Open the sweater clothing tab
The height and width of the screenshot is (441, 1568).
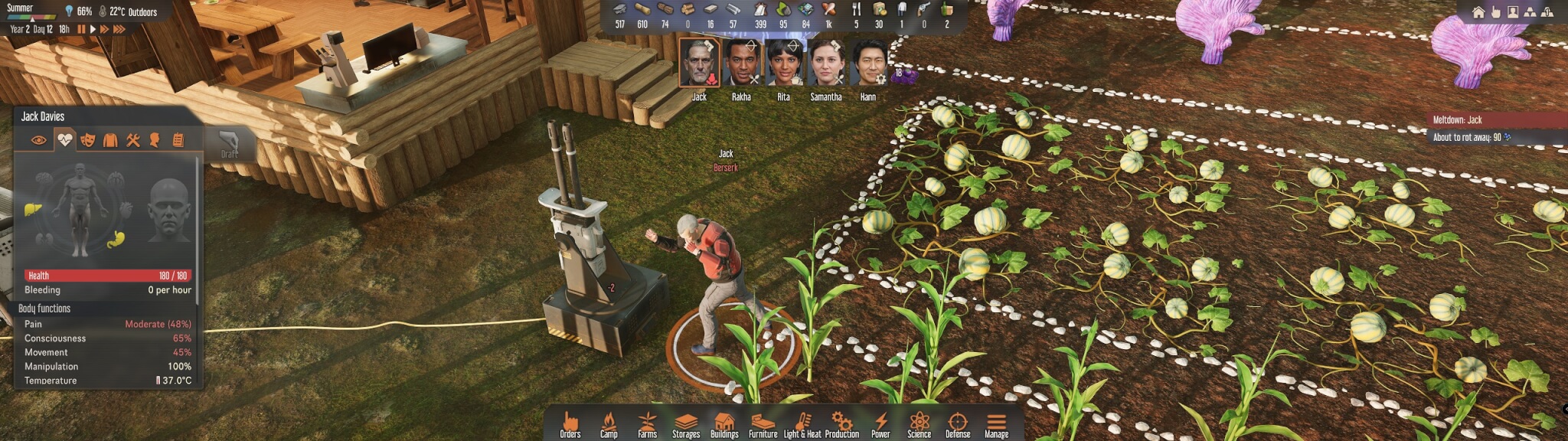tap(110, 140)
